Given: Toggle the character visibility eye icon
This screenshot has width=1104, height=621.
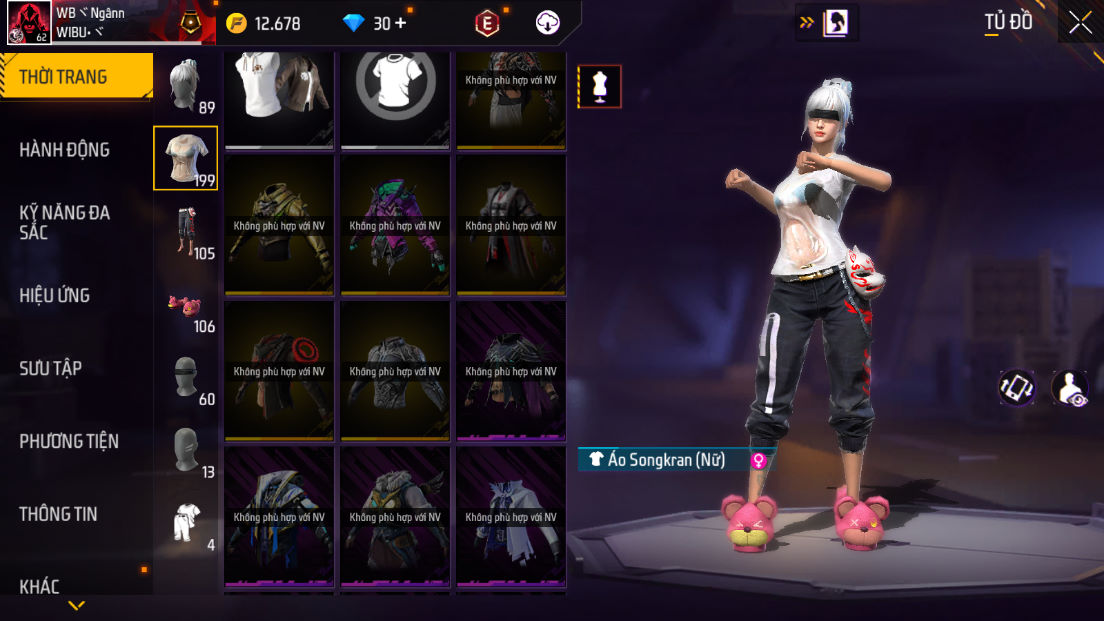Looking at the screenshot, I should (x=1070, y=388).
